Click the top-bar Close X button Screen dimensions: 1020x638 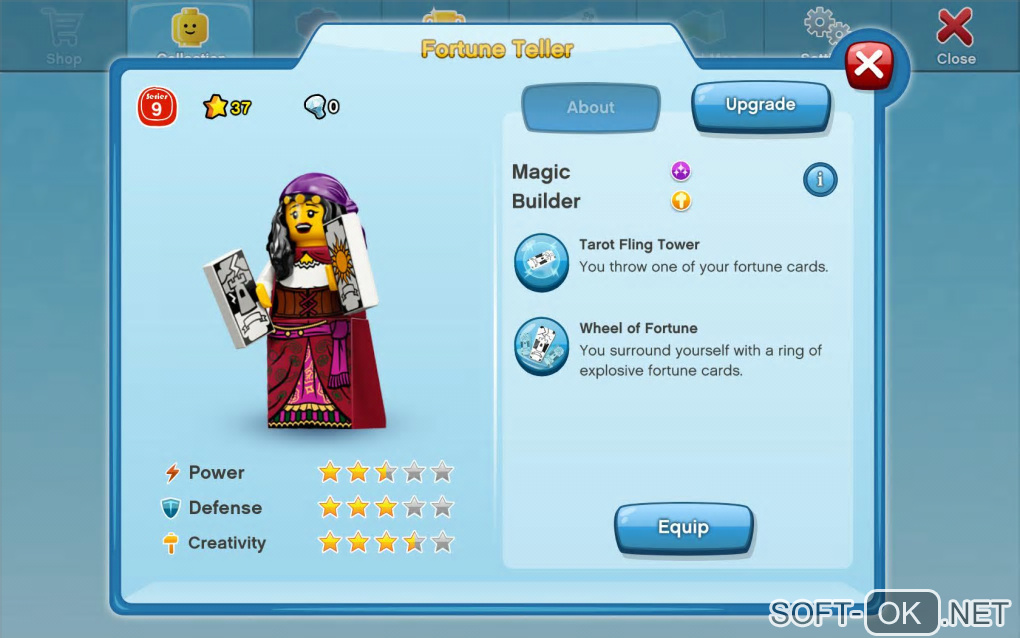click(x=955, y=35)
